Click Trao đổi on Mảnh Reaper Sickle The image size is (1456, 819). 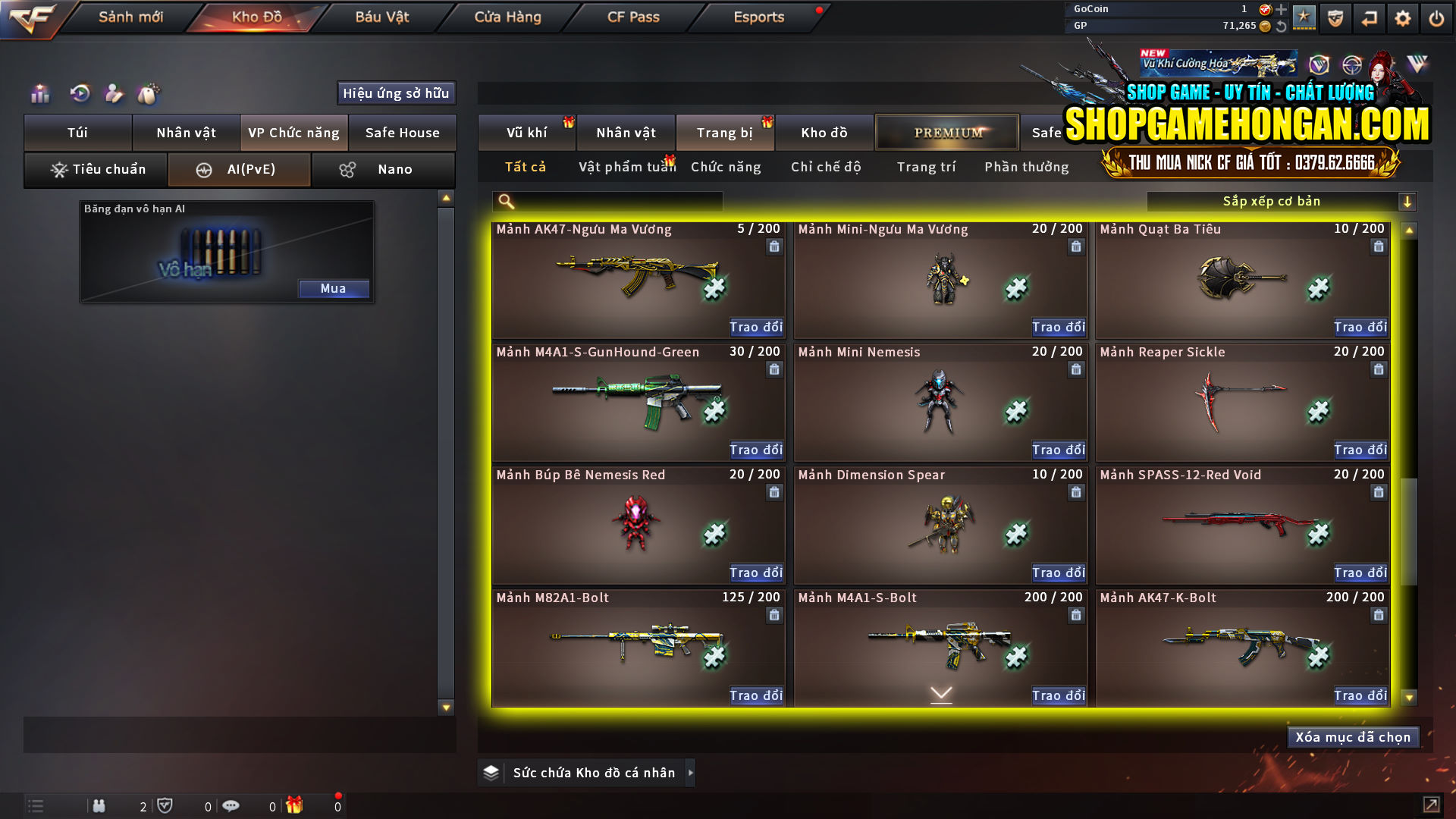point(1360,450)
